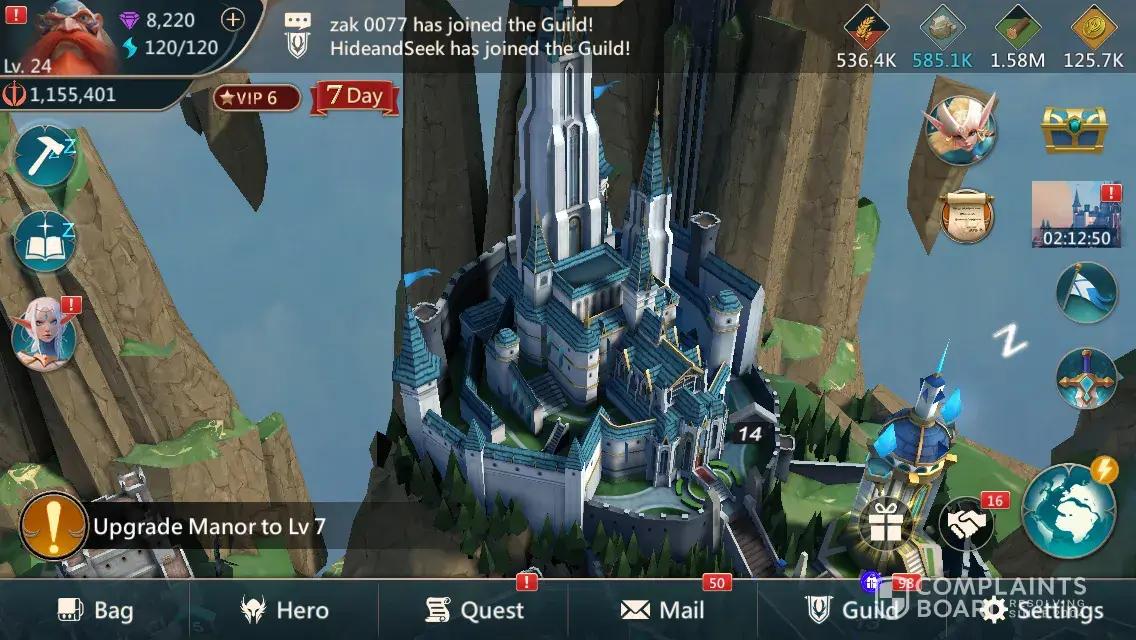Viewport: 1136px width, 640px height.
Task: Open the Quest menu
Action: click(474, 610)
